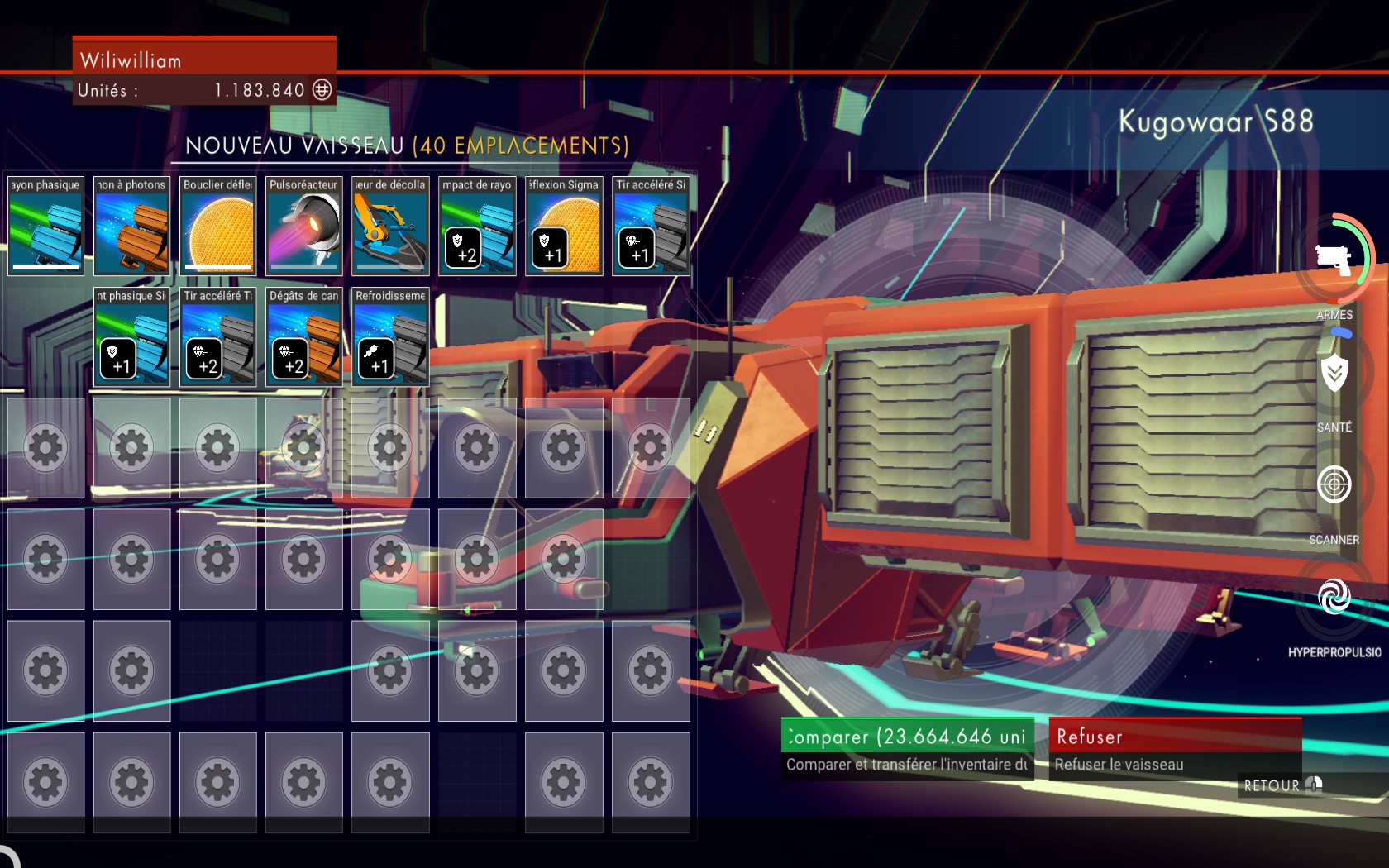
Task: Choose the Dégâts de canon +2 upgrade
Action: [304, 336]
